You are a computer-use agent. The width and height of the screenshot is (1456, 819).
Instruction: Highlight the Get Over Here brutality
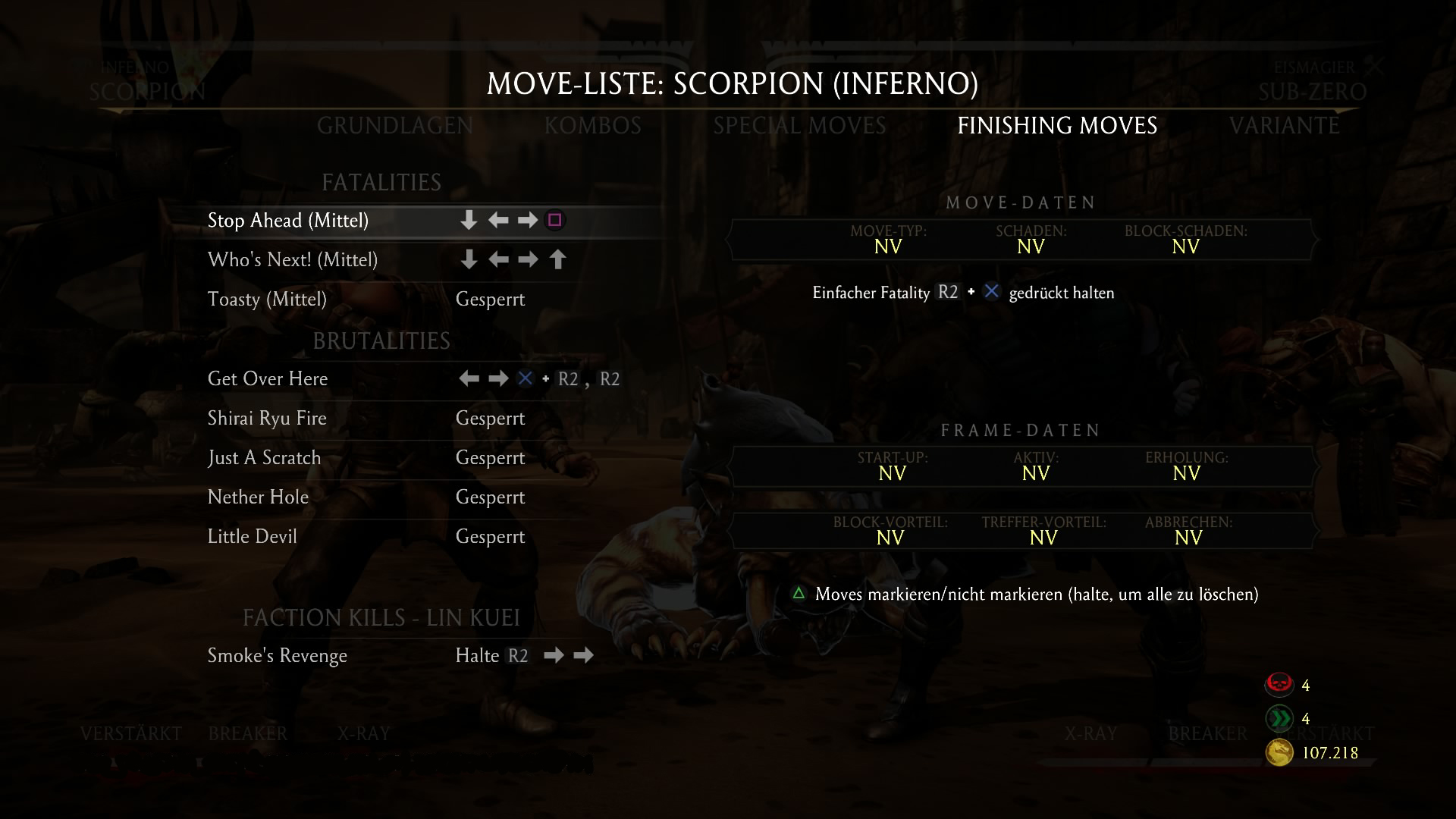(268, 379)
